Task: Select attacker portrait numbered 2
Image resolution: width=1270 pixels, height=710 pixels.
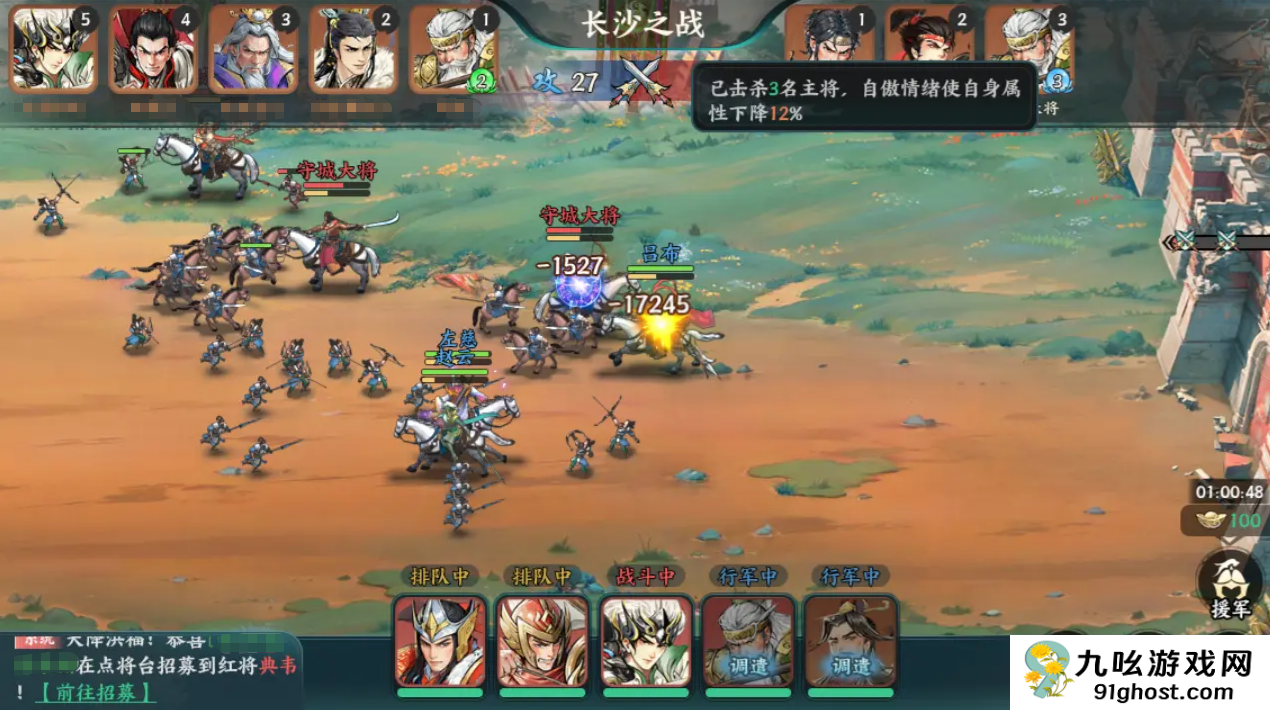Action: point(353,49)
